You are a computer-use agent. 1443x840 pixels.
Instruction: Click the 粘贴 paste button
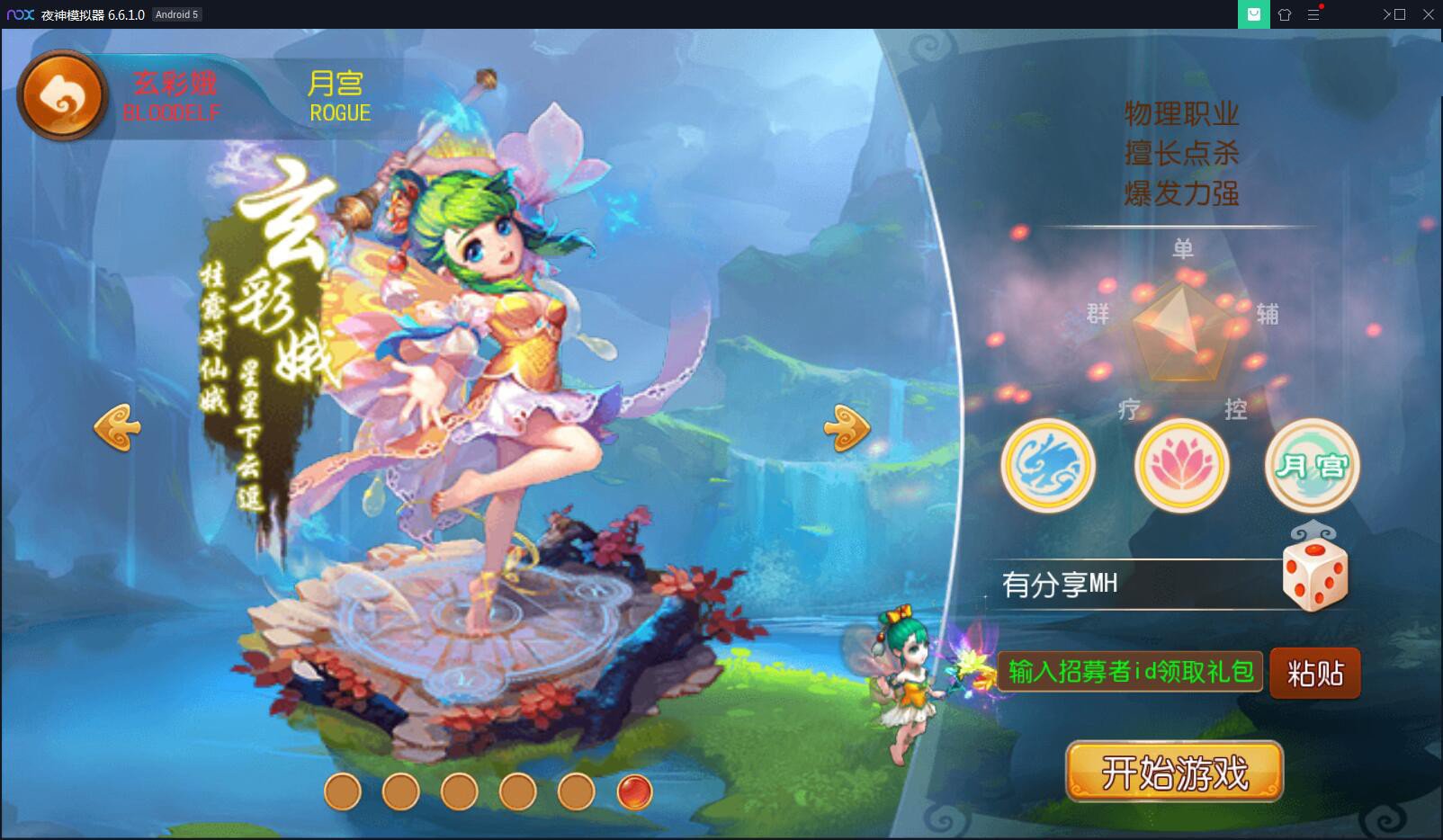click(x=1314, y=673)
